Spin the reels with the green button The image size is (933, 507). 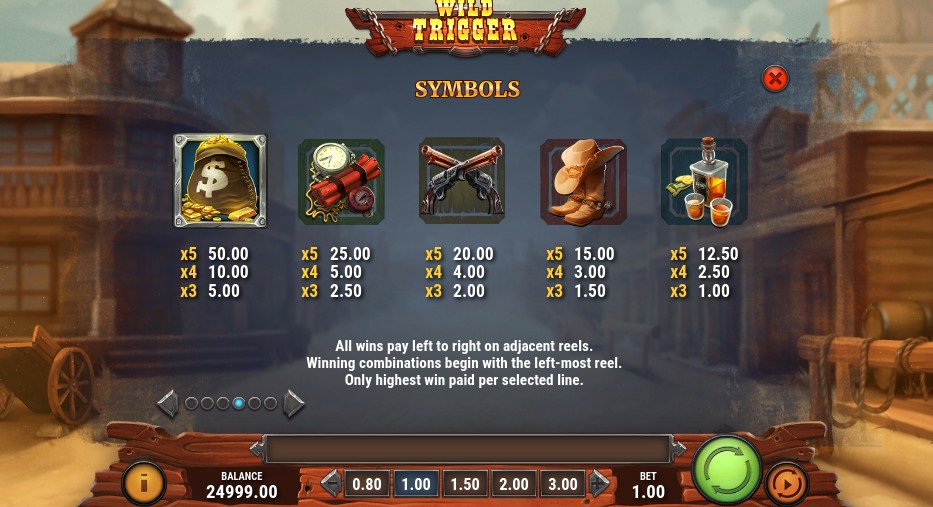pos(727,469)
